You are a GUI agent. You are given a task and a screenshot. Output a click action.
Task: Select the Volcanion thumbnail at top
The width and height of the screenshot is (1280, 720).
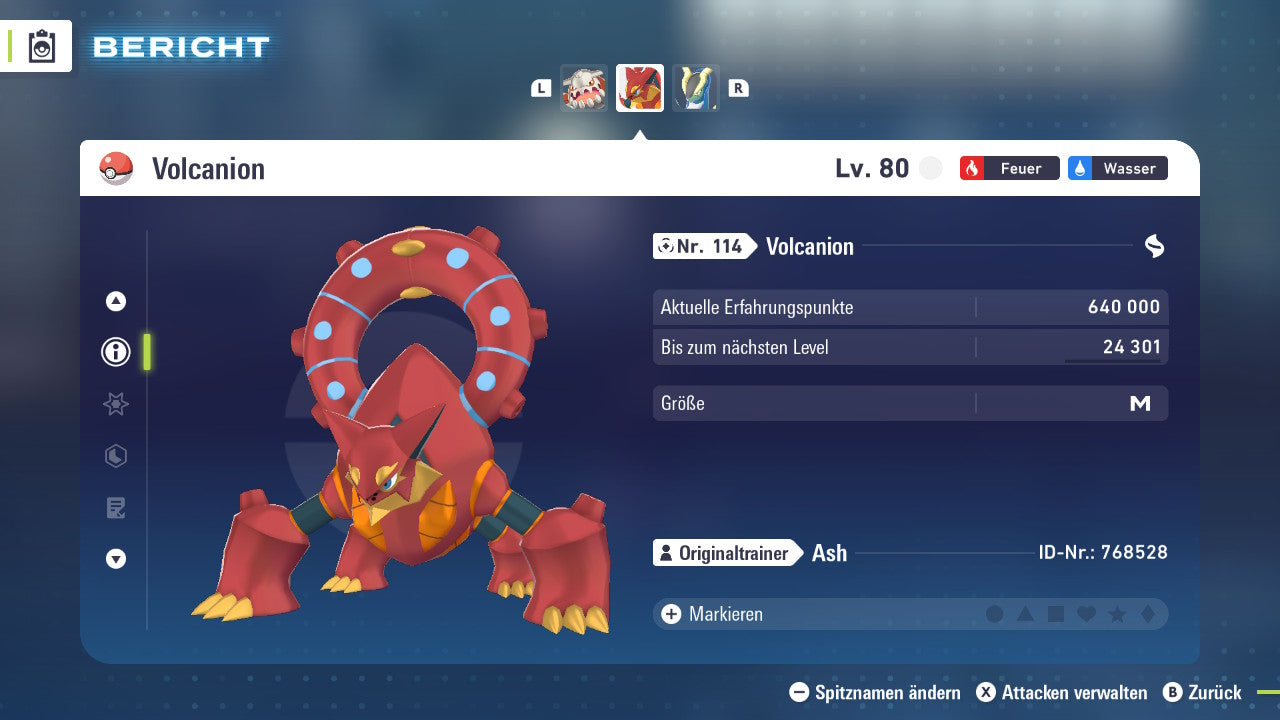(x=640, y=88)
